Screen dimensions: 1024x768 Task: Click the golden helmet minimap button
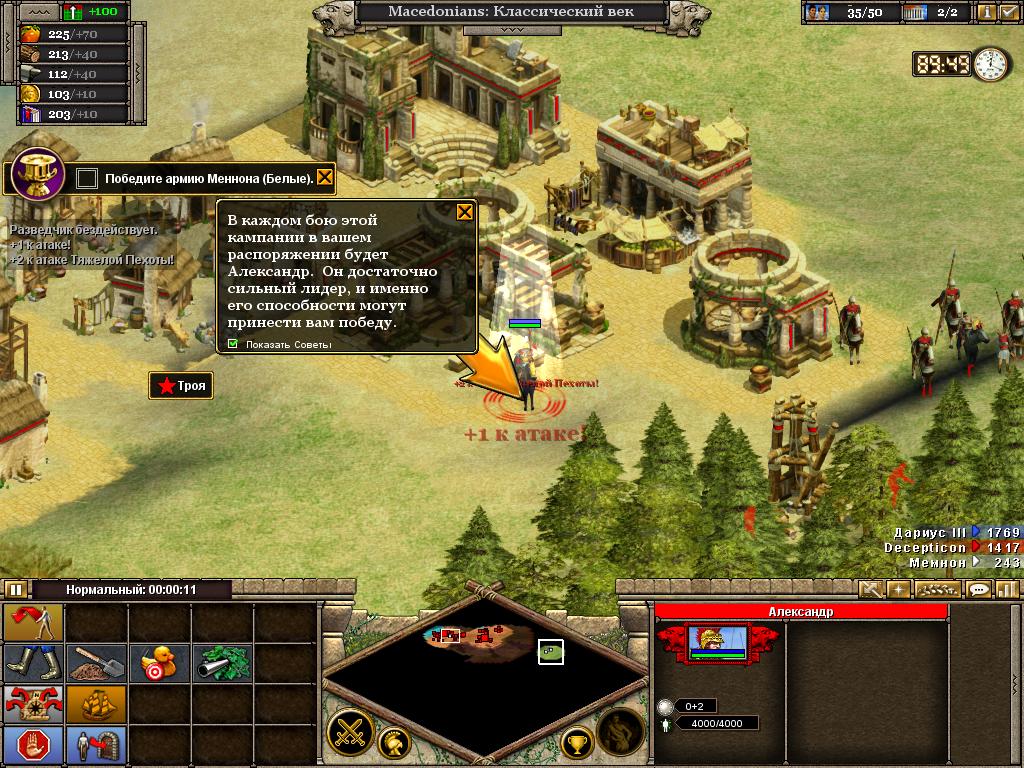tap(392, 742)
